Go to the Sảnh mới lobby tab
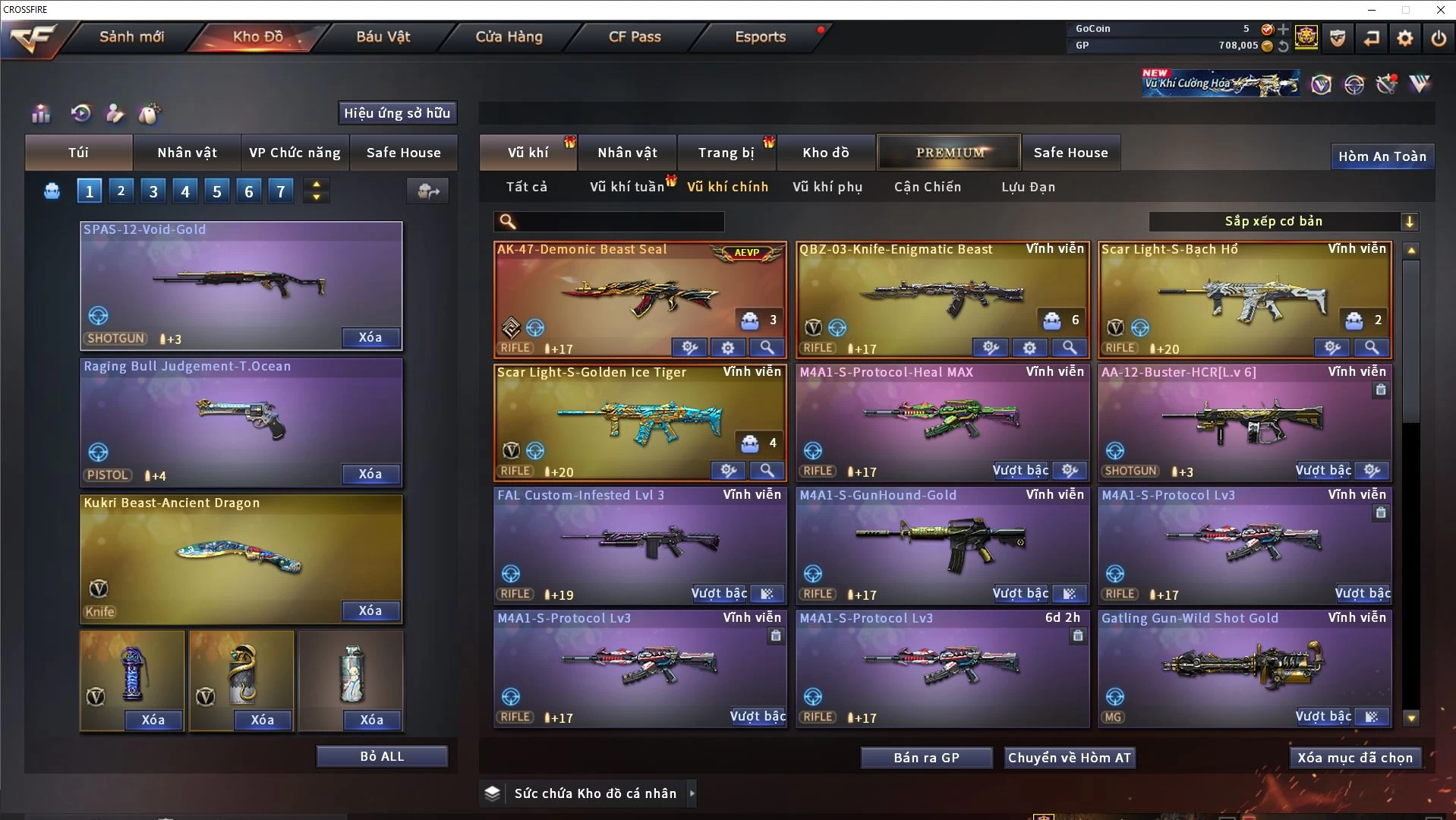1456x820 pixels. point(131,36)
